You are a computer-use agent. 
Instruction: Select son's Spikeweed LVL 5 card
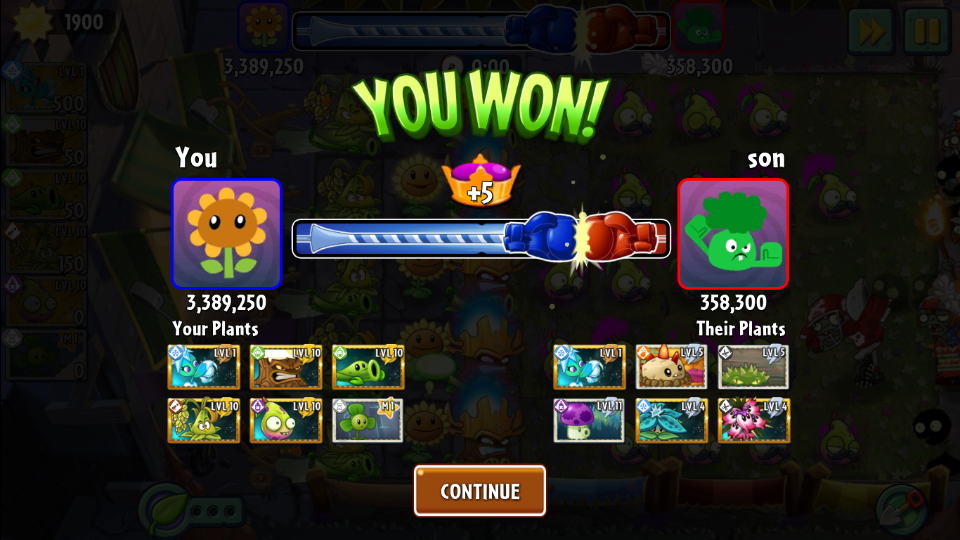tap(753, 367)
